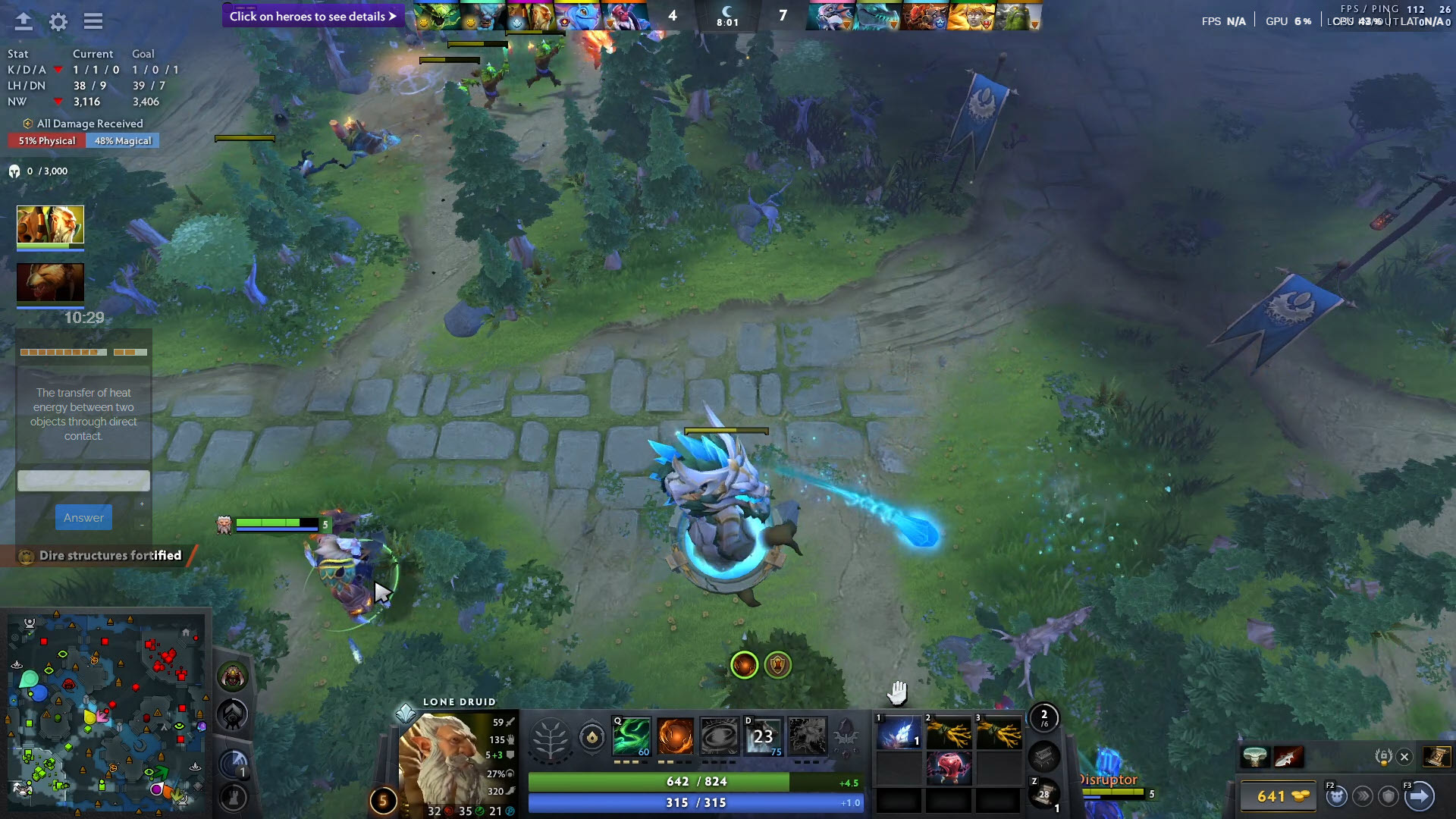Deliver items with the F3 arrow button
The width and height of the screenshot is (1456, 819).
tap(1419, 796)
